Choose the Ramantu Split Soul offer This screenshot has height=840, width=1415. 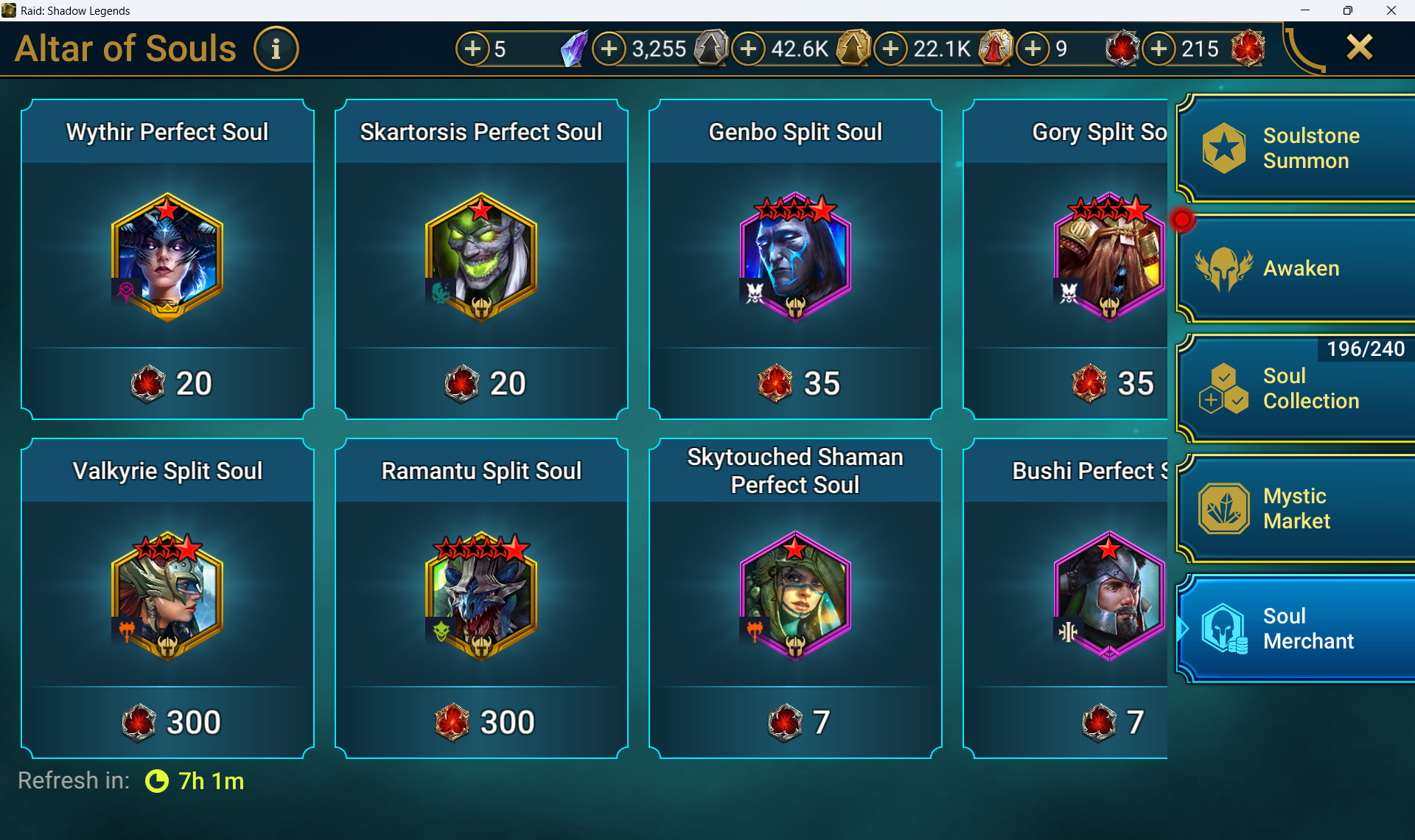point(481,598)
